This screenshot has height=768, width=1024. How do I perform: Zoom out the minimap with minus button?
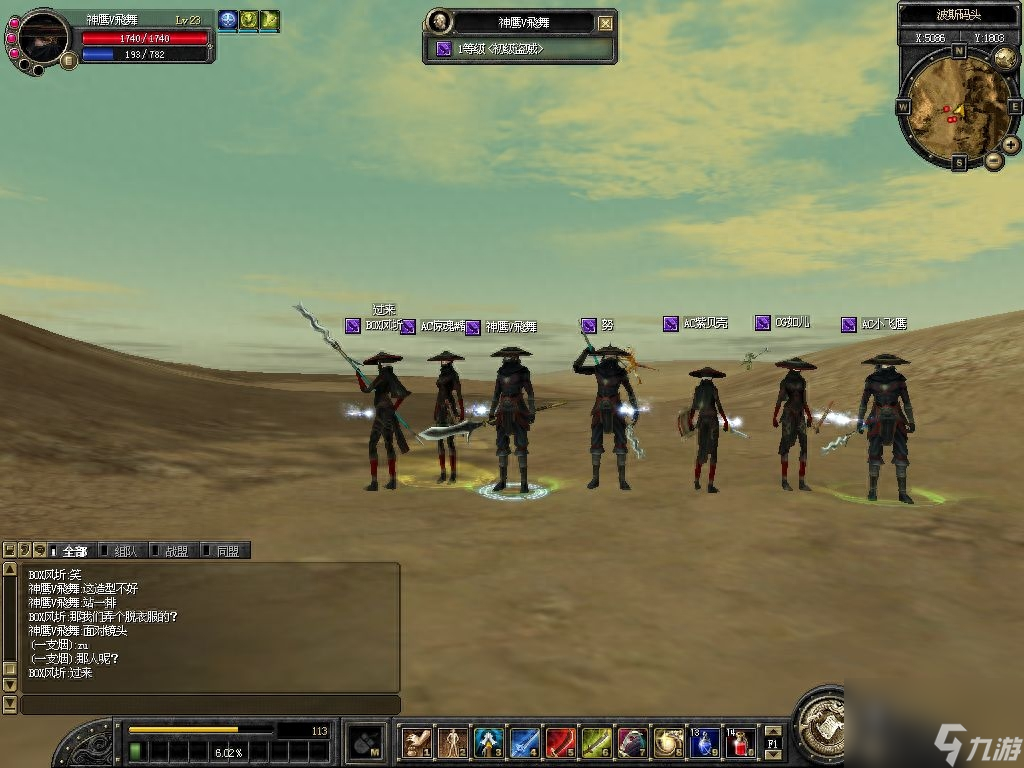(994, 160)
